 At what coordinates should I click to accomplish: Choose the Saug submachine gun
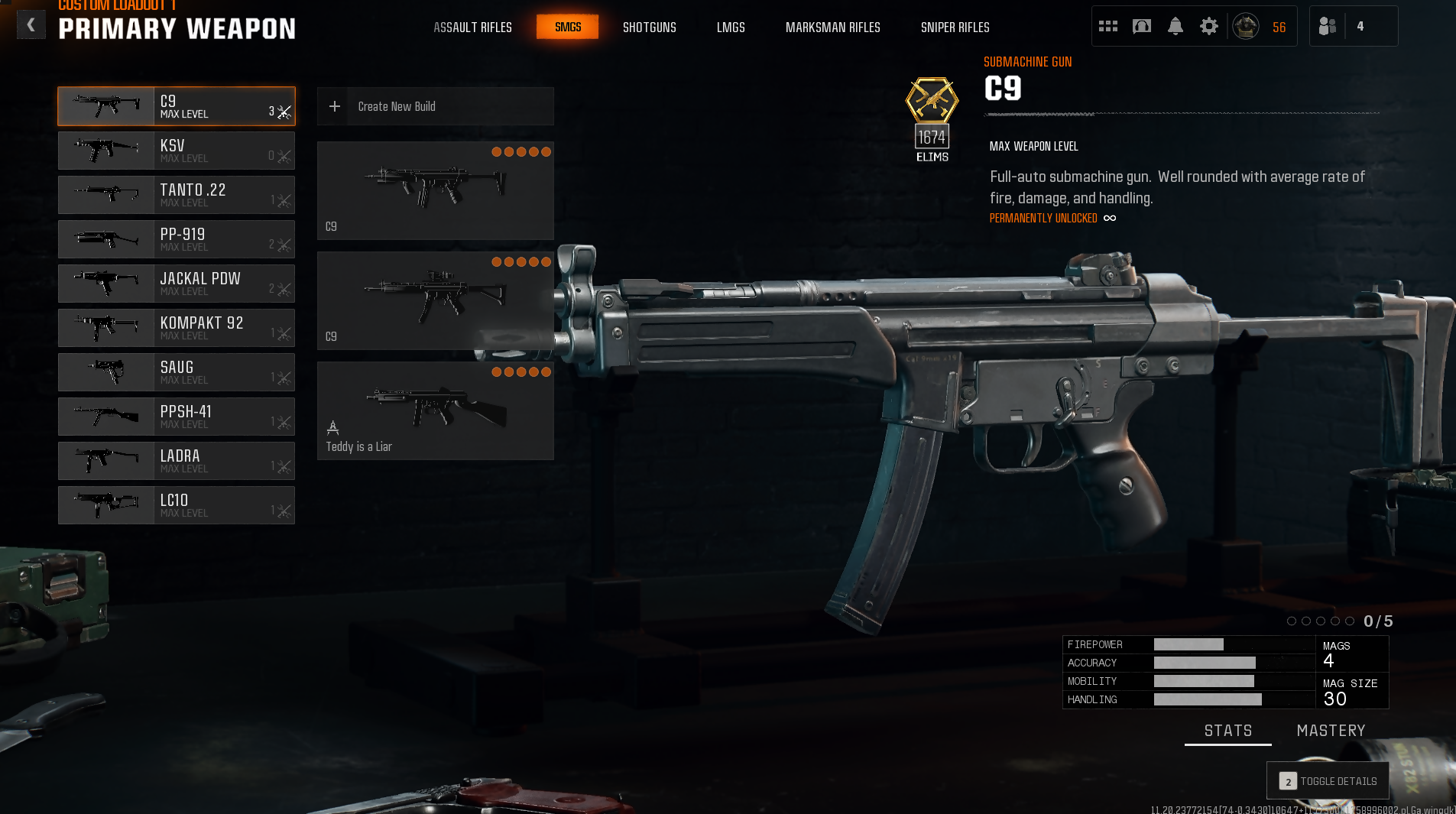[176, 372]
